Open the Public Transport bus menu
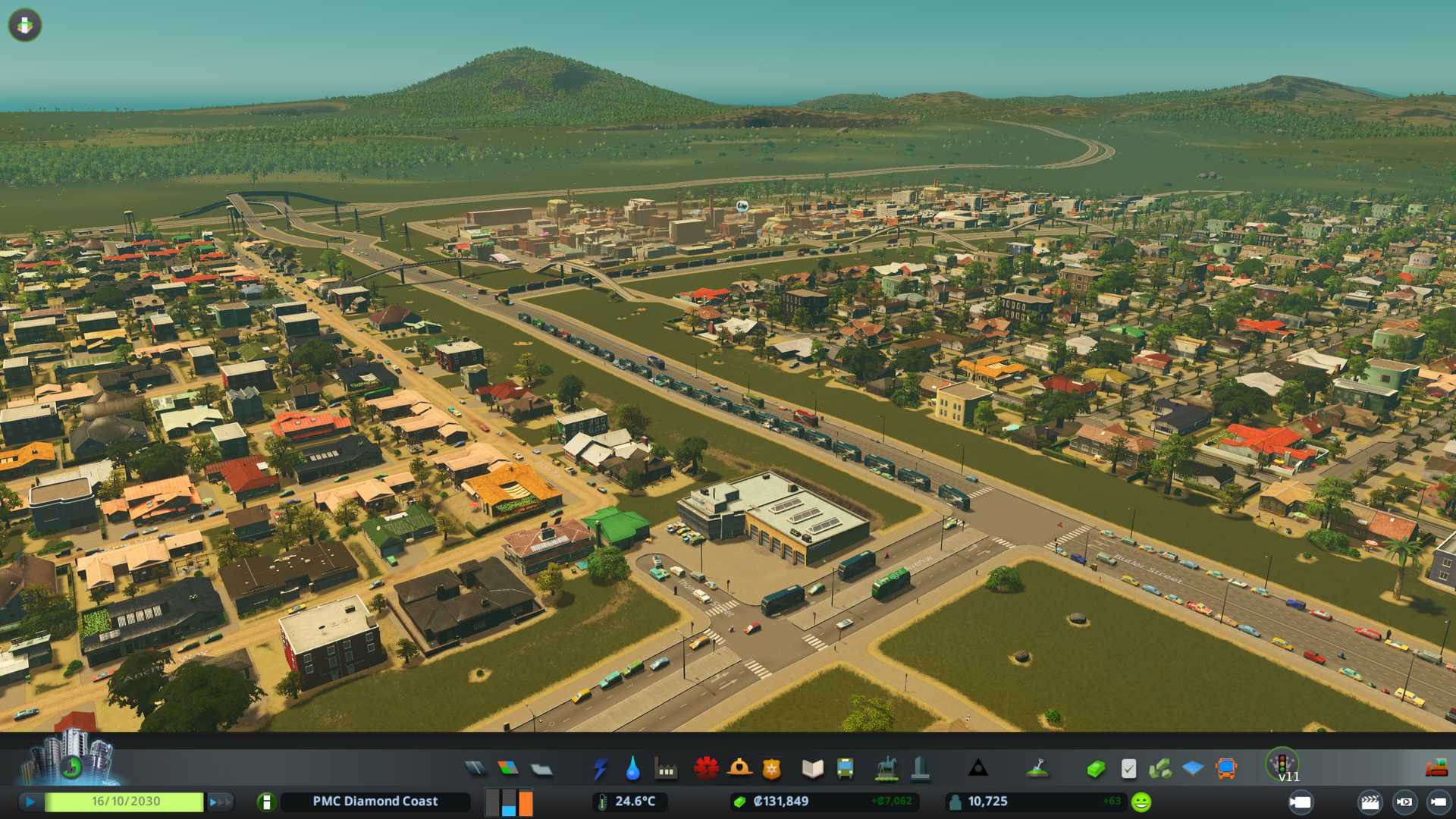Viewport: 1456px width, 819px height. pyautogui.click(x=845, y=769)
